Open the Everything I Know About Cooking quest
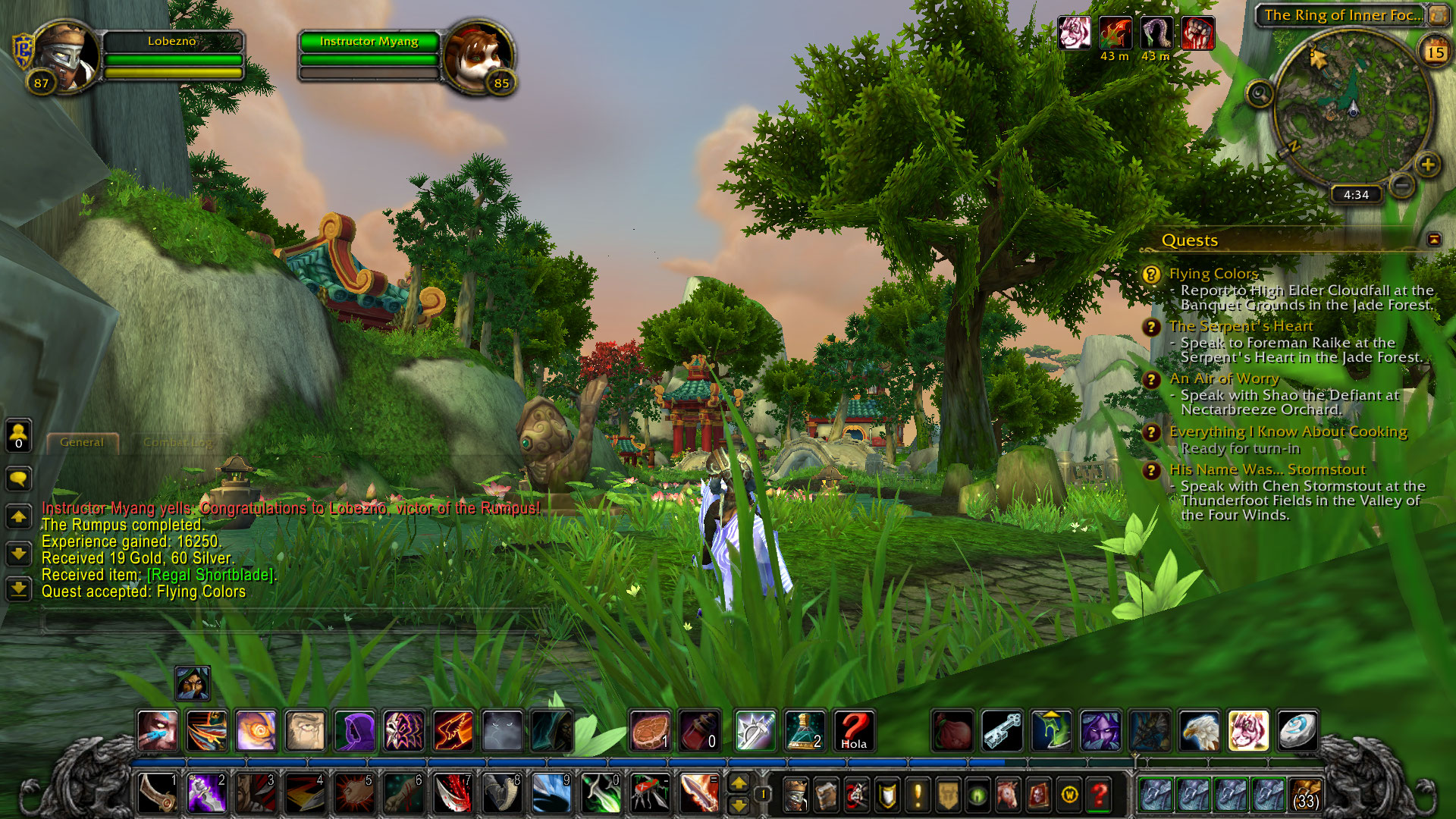 click(1288, 432)
